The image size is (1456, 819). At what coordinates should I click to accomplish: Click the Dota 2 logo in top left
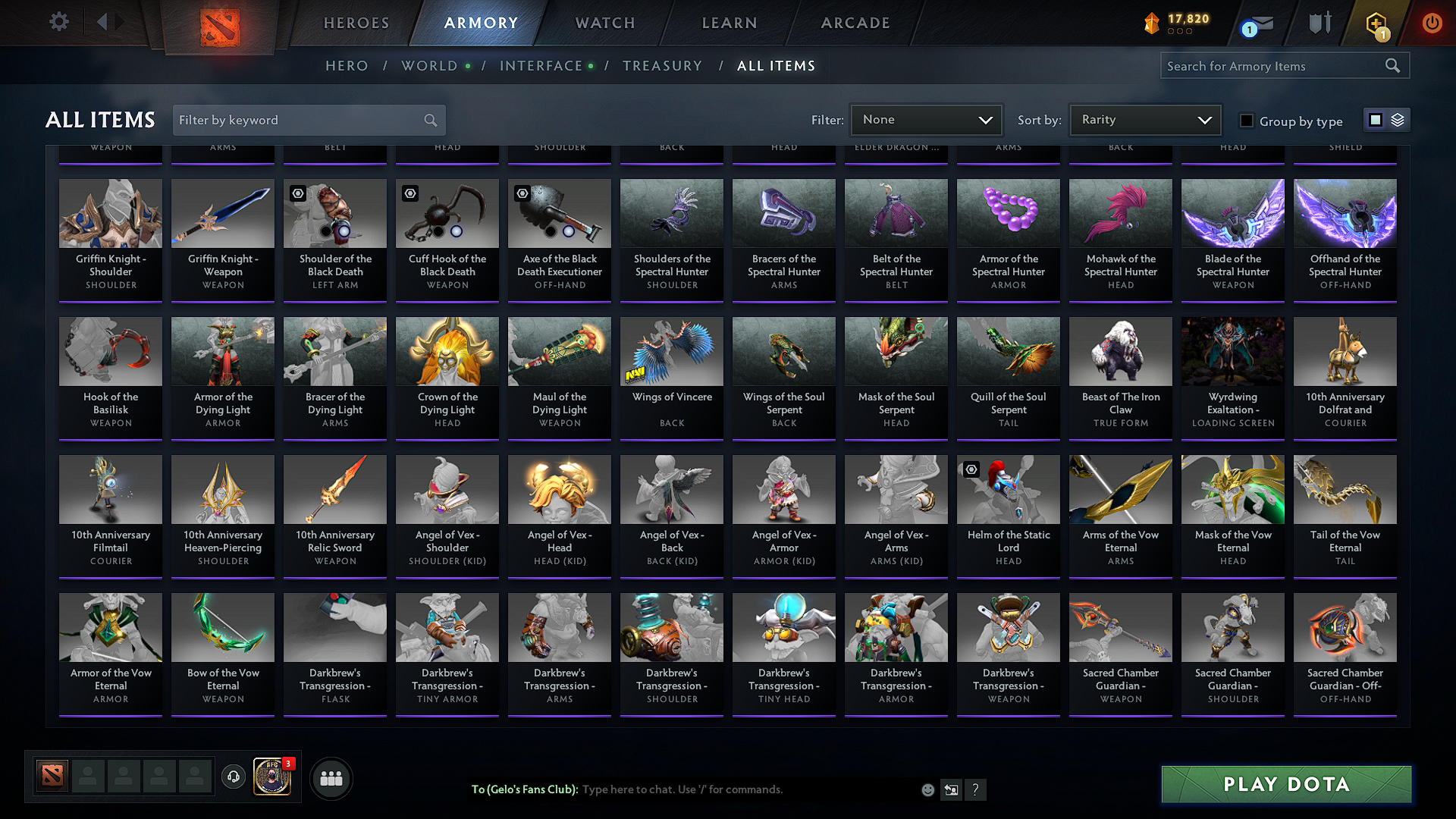219,23
